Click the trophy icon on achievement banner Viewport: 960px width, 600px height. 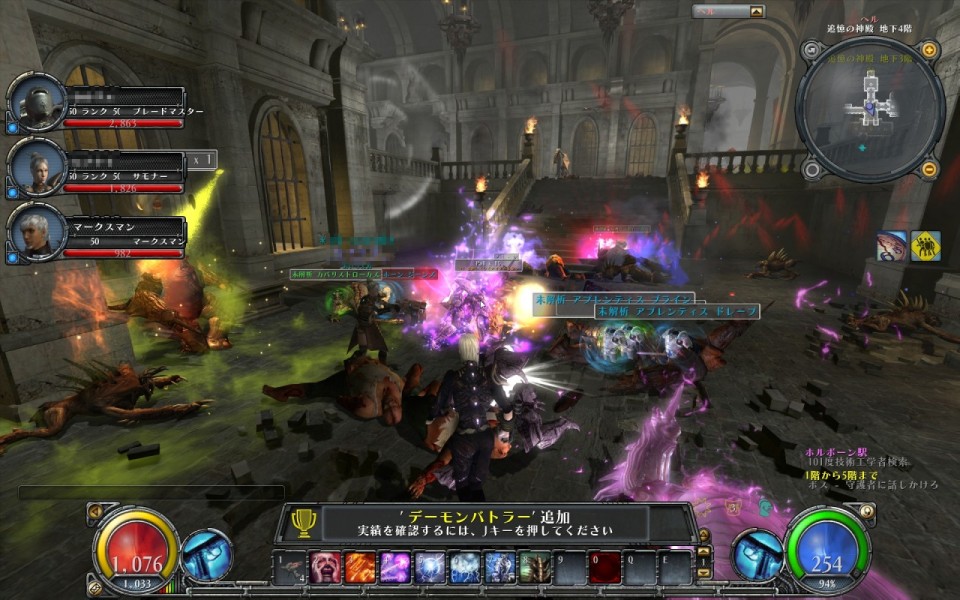(304, 522)
